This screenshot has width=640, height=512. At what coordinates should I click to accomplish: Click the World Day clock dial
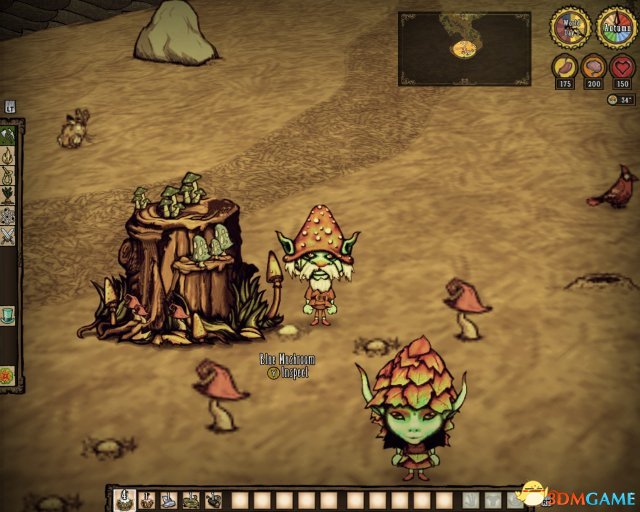coord(570,27)
